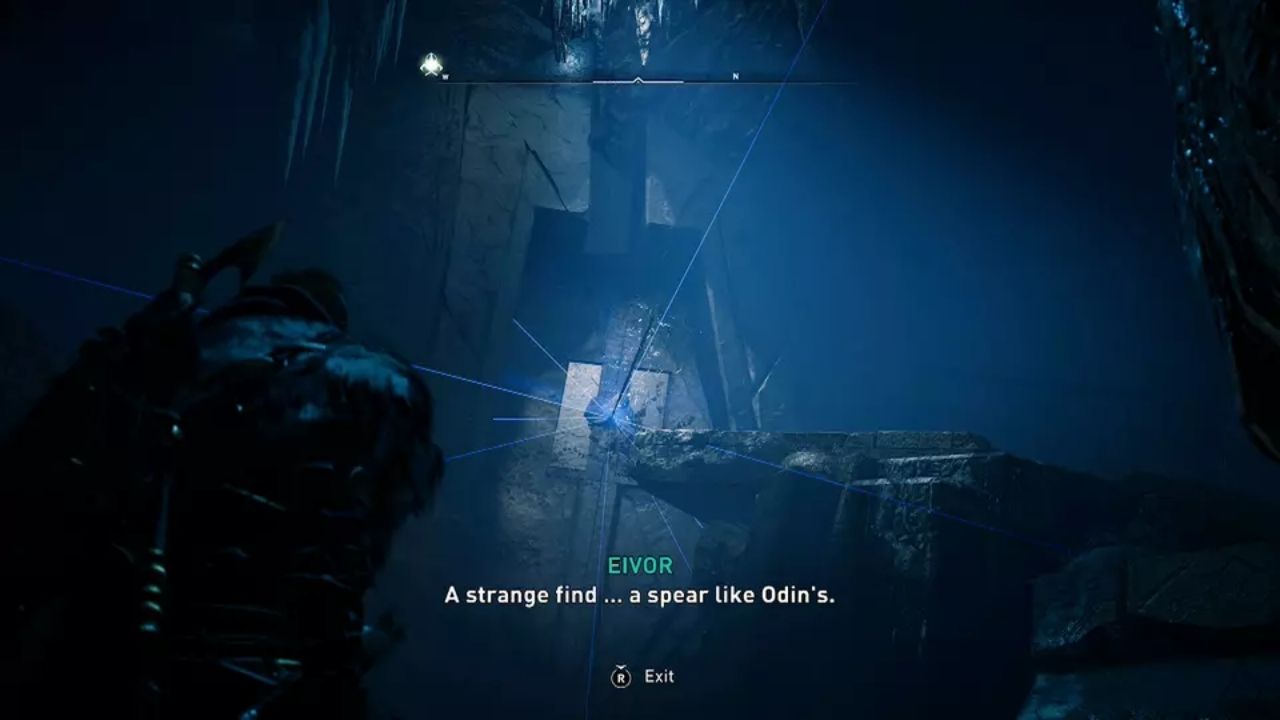
Task: Click the N cardinal marker on the compass
Action: (x=733, y=74)
